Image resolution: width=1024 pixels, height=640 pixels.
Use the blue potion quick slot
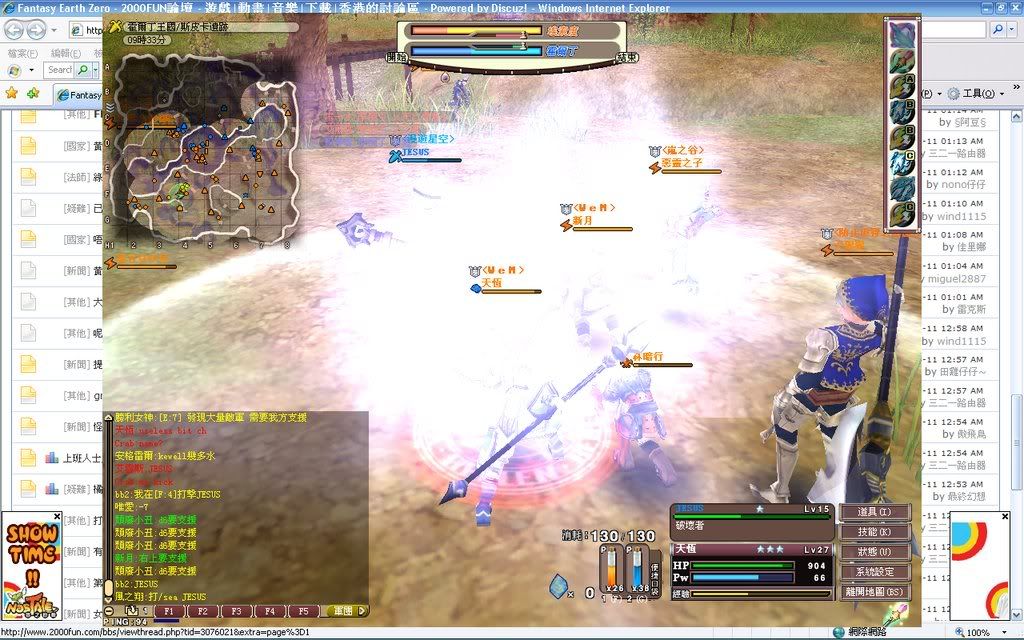point(638,570)
